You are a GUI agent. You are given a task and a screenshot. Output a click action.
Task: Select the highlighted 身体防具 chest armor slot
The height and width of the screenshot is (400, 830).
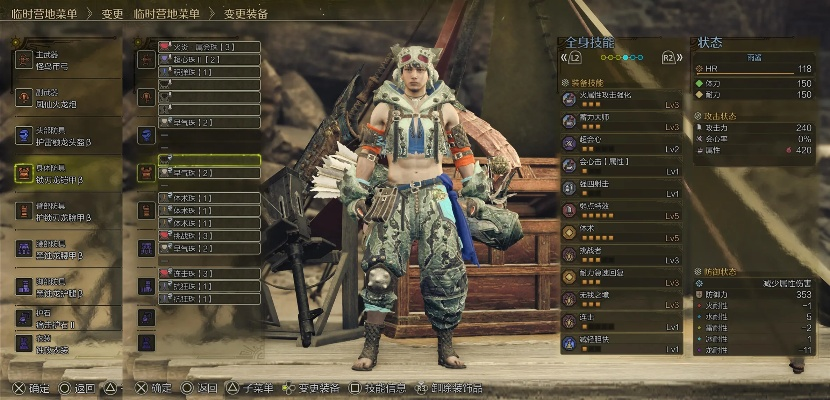click(66, 172)
